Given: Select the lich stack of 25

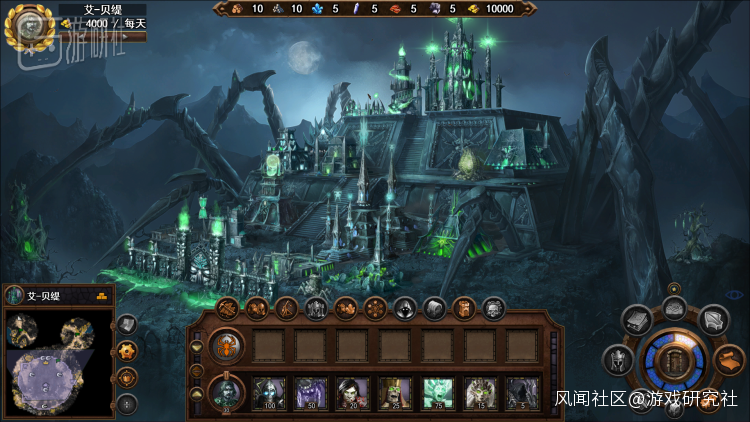Looking at the screenshot, I should 395,392.
